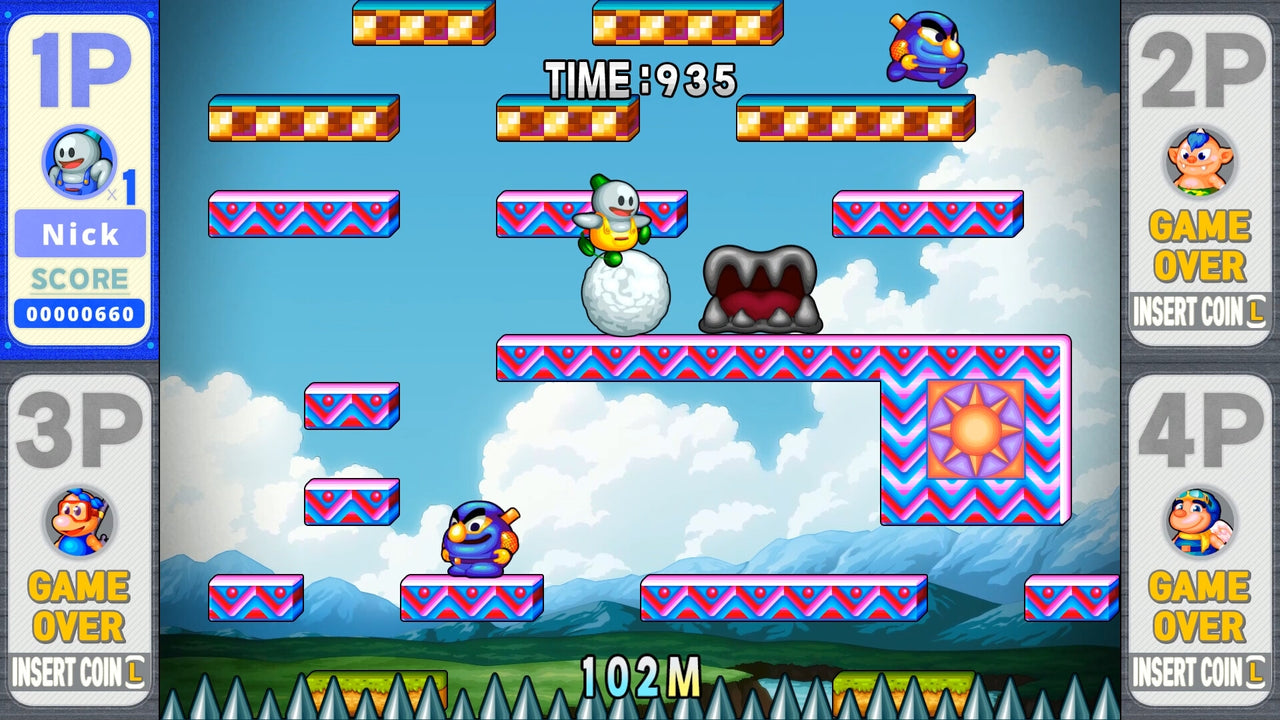Click the 3P monkey character portrait
The height and width of the screenshot is (720, 1280).
pyautogui.click(x=78, y=522)
